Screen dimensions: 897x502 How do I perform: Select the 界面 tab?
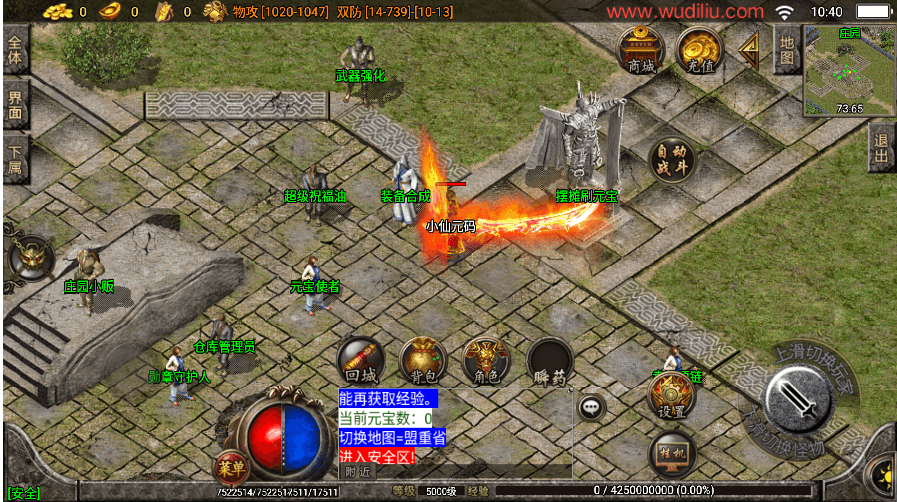tap(14, 105)
